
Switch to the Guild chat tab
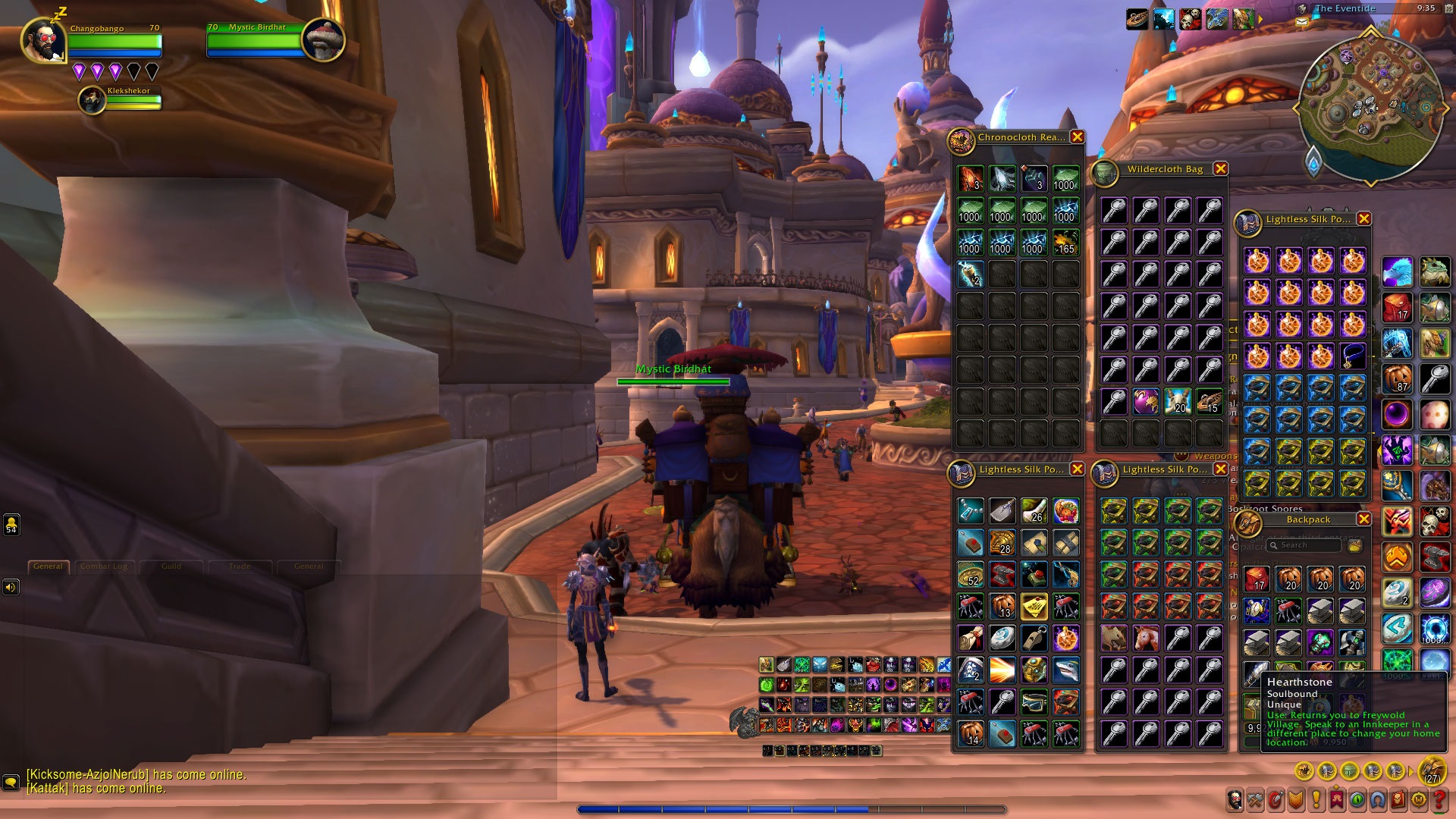171,566
